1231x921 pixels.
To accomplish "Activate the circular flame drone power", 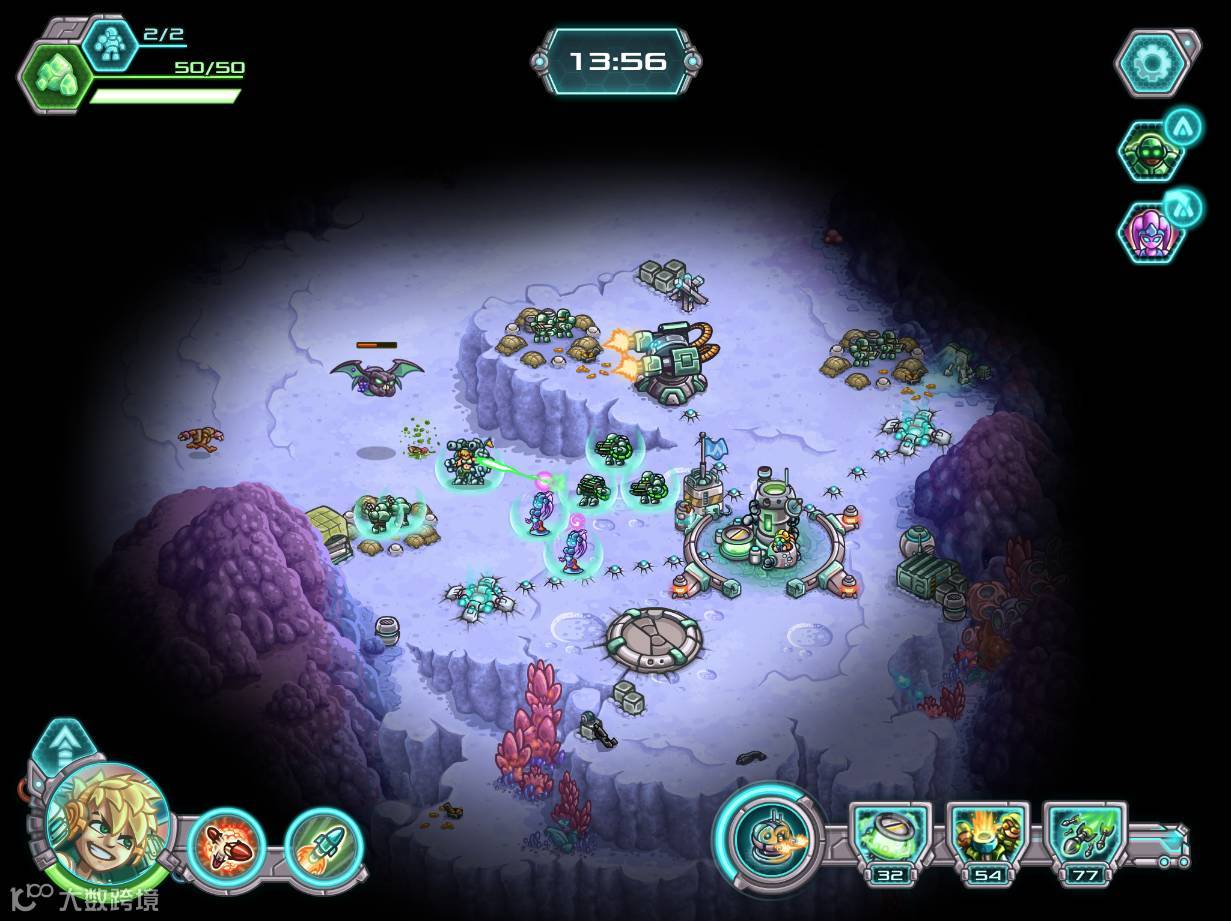I will [x=768, y=835].
